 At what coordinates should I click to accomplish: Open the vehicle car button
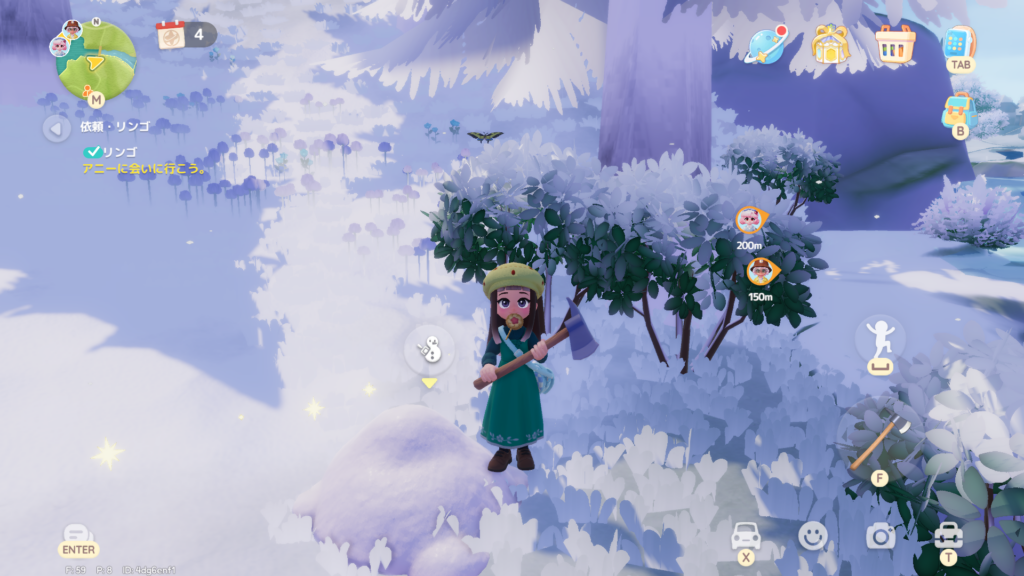(x=746, y=536)
